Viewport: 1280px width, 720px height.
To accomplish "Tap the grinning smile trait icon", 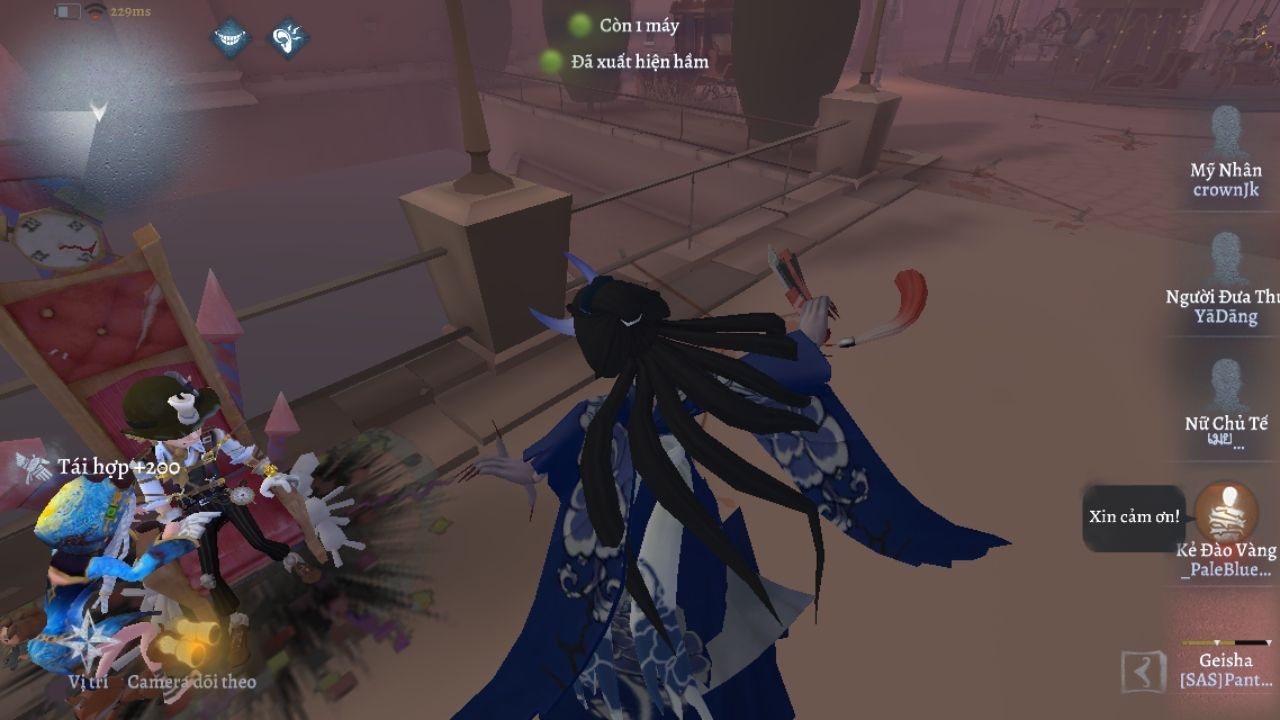I will point(229,38).
